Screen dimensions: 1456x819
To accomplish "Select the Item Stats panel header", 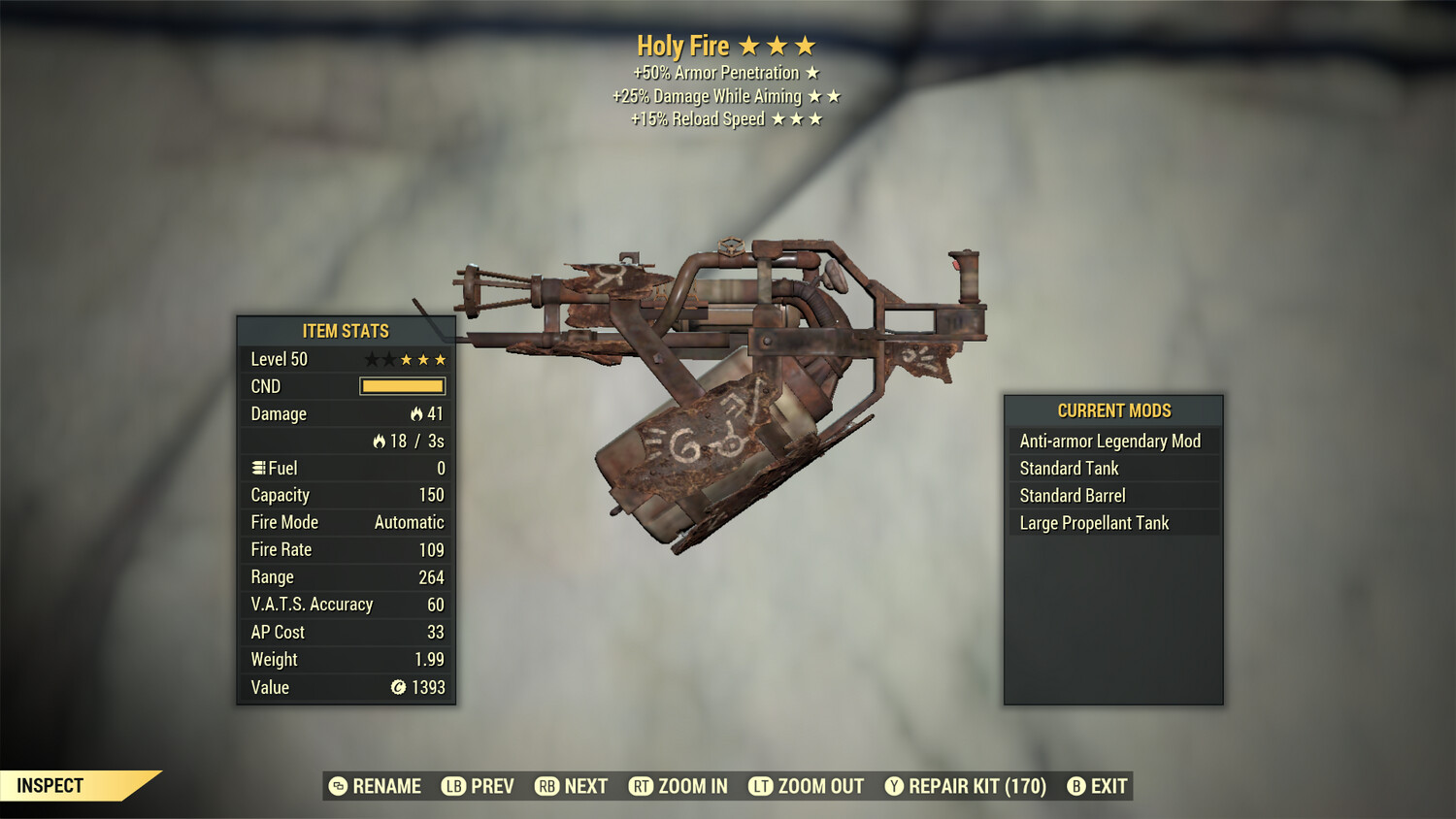I will [345, 330].
